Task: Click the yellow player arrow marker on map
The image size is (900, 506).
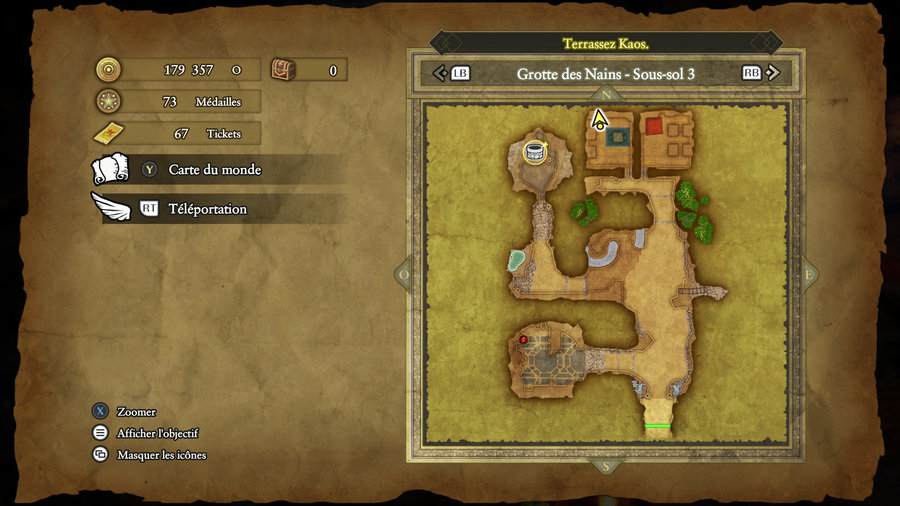Action: coord(599,121)
